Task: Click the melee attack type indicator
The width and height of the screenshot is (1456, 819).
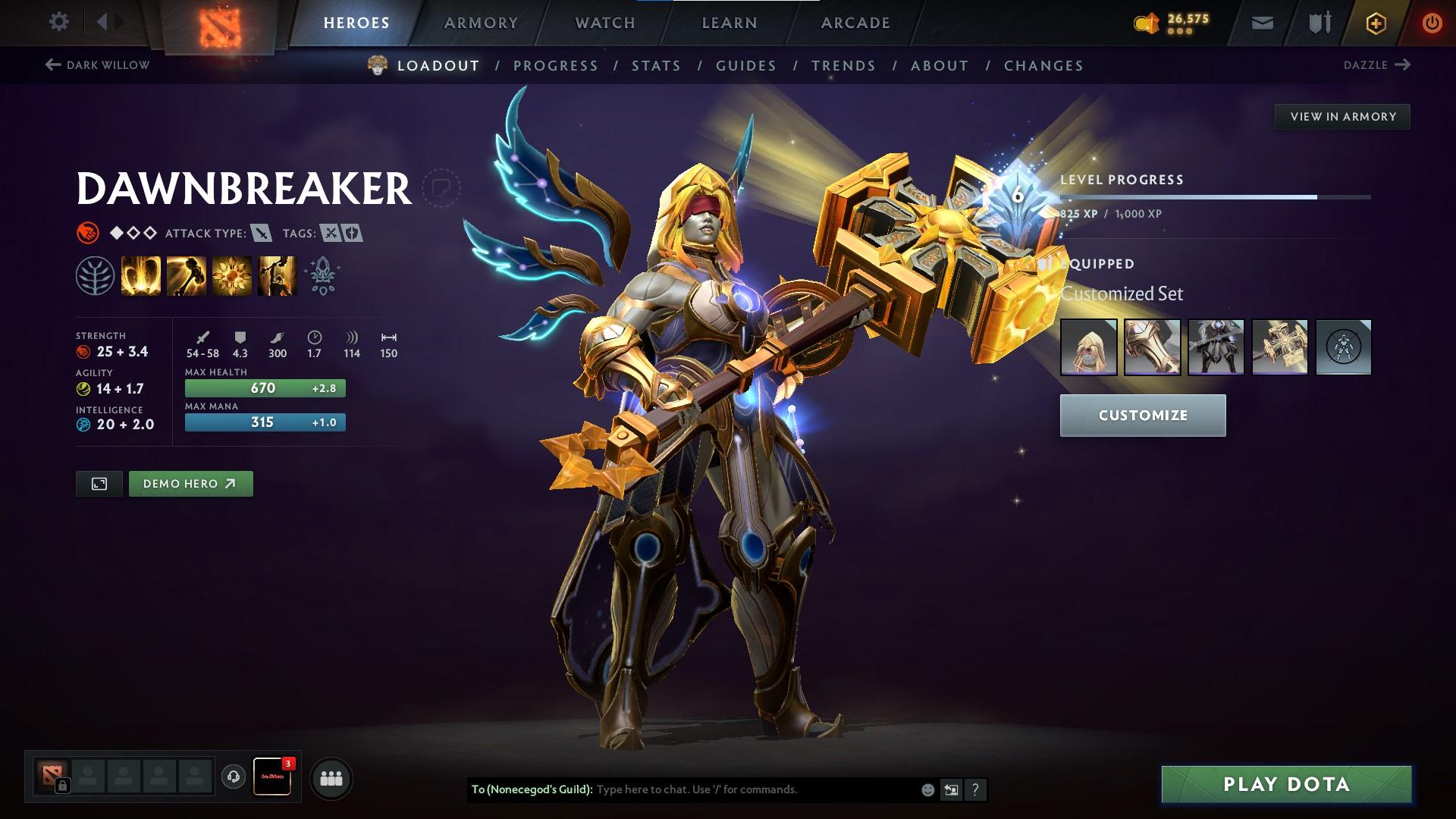Action: (x=261, y=234)
